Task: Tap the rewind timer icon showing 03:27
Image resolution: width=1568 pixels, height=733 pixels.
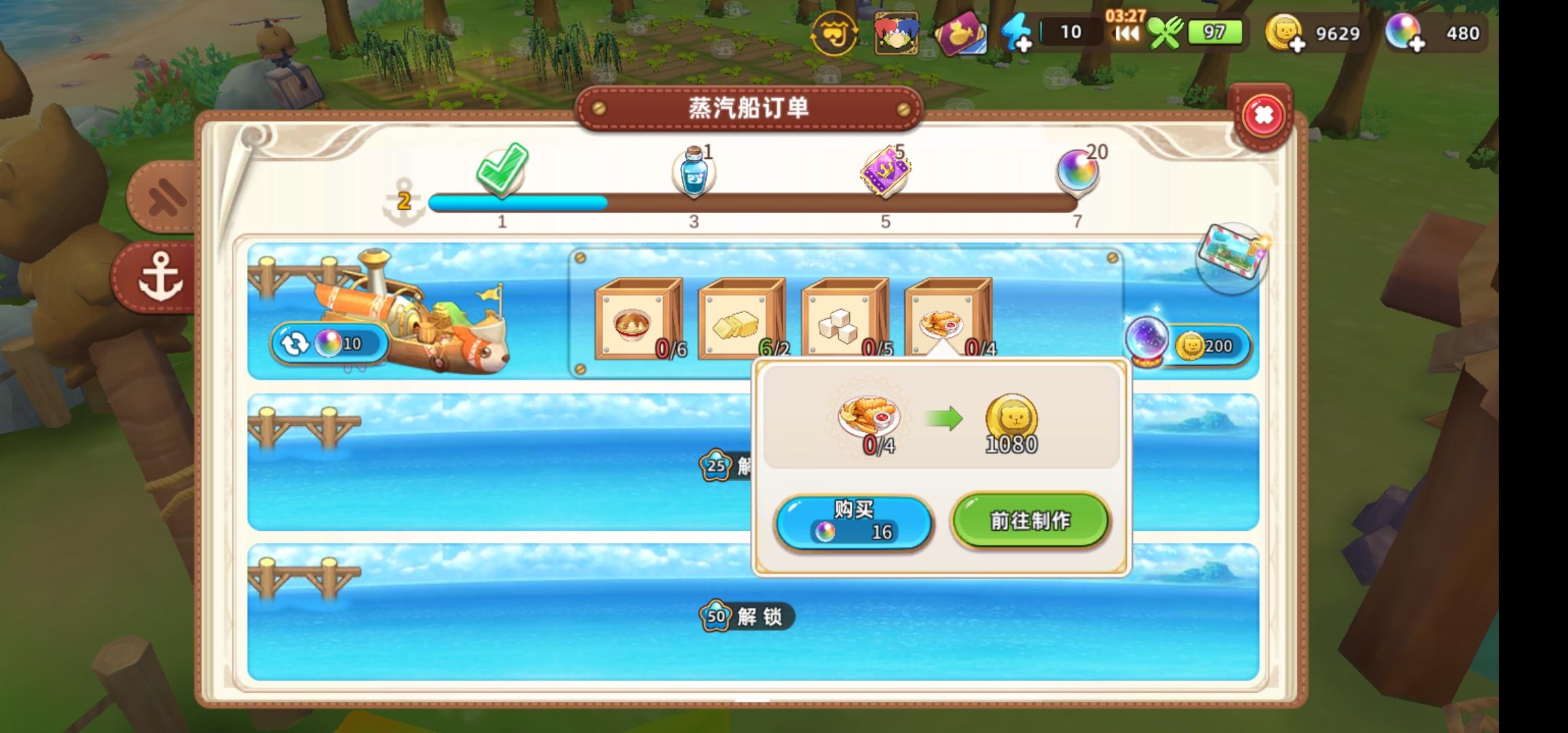Action: click(x=1125, y=32)
